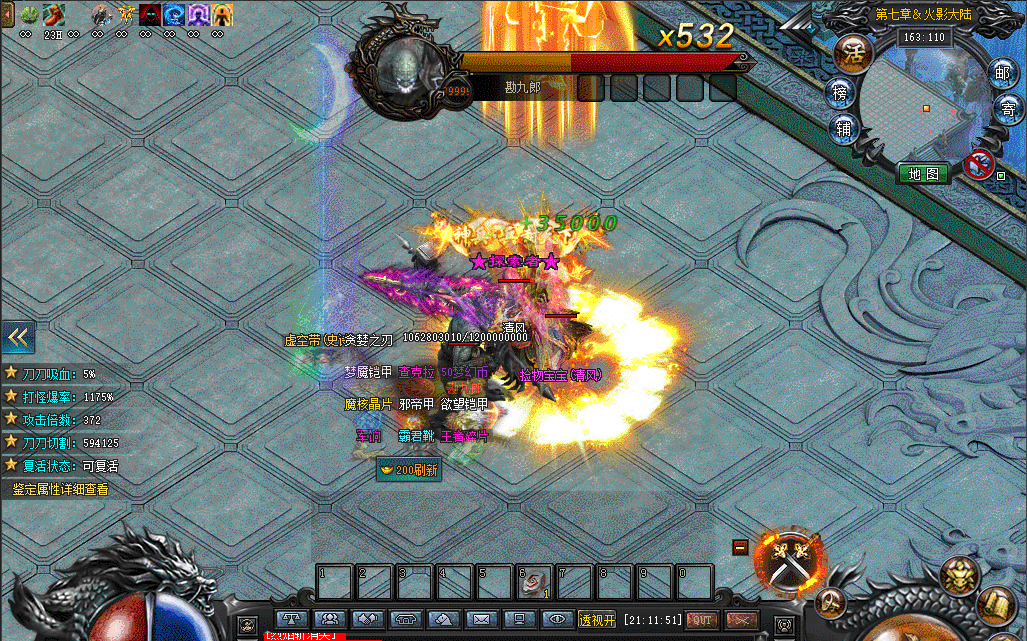Click the eye icon toolbar button

coord(558,620)
